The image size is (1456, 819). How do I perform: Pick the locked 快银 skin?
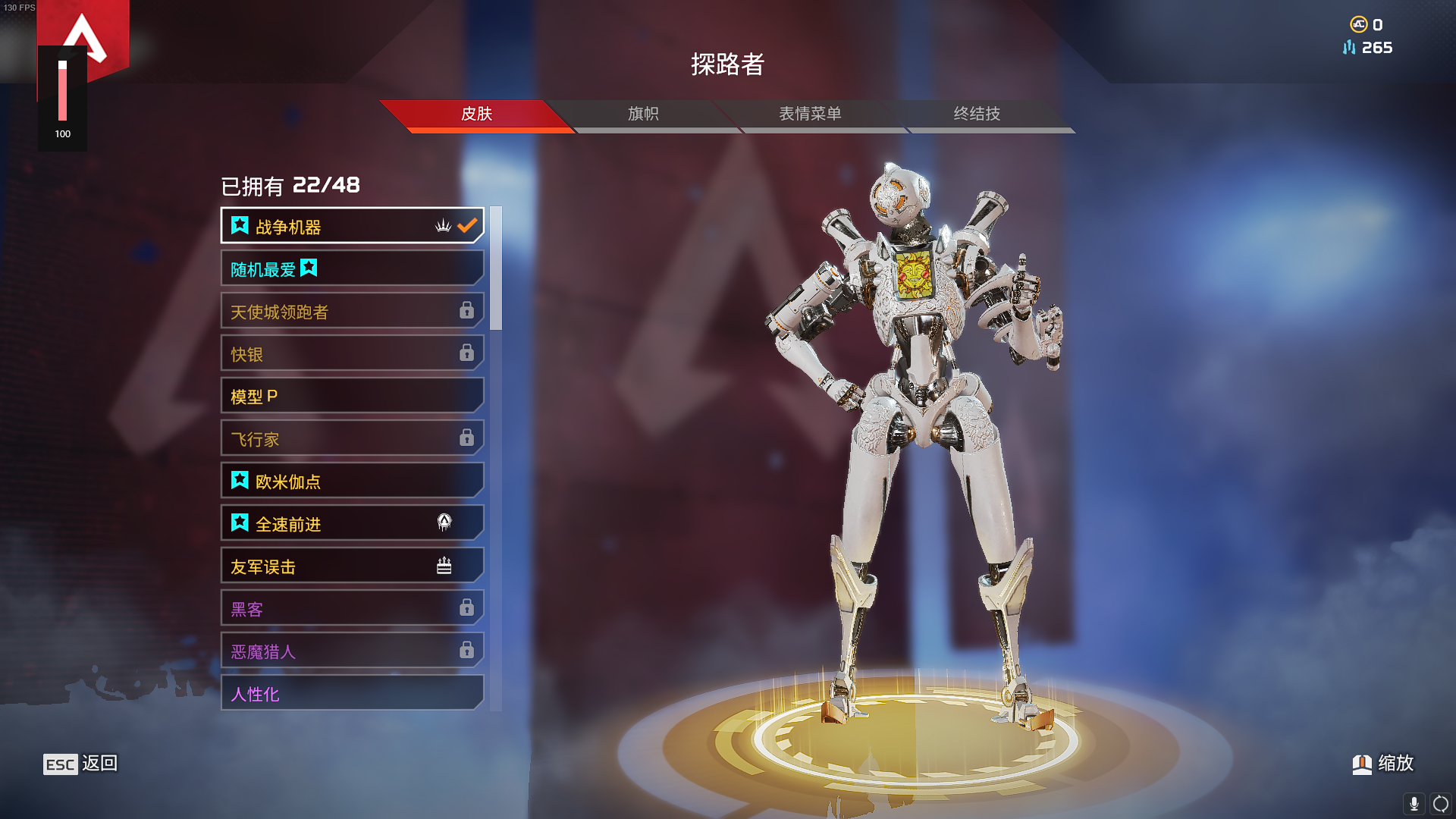352,353
